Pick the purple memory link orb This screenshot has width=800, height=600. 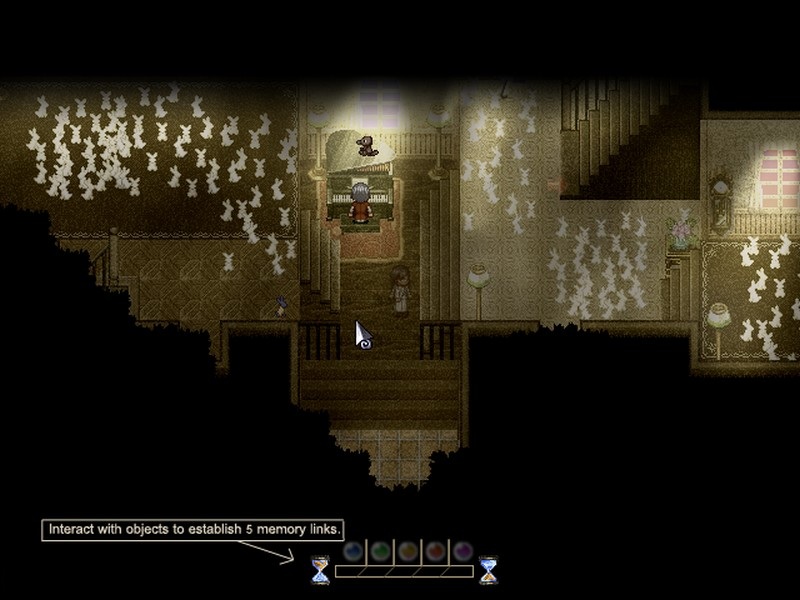coord(462,550)
